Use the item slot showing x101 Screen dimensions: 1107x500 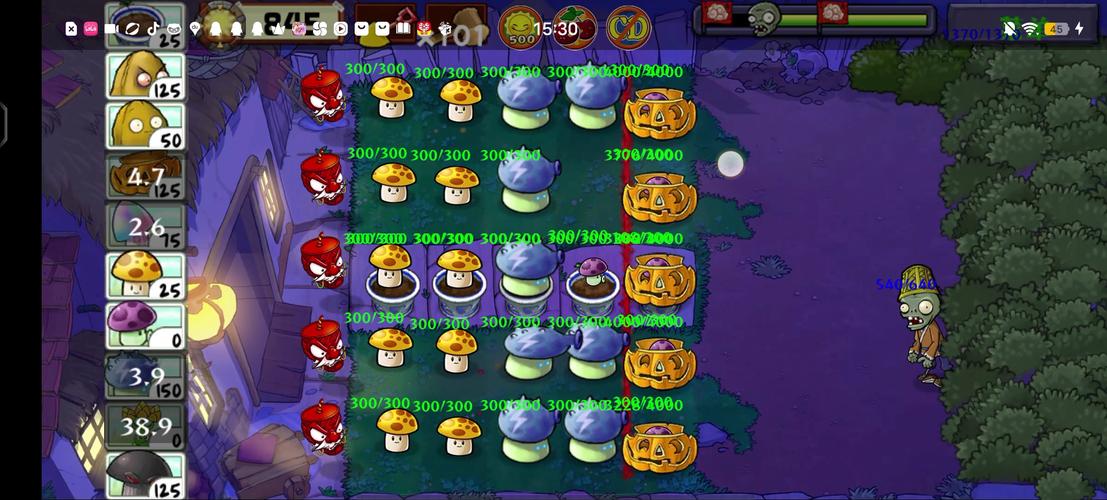click(x=455, y=27)
